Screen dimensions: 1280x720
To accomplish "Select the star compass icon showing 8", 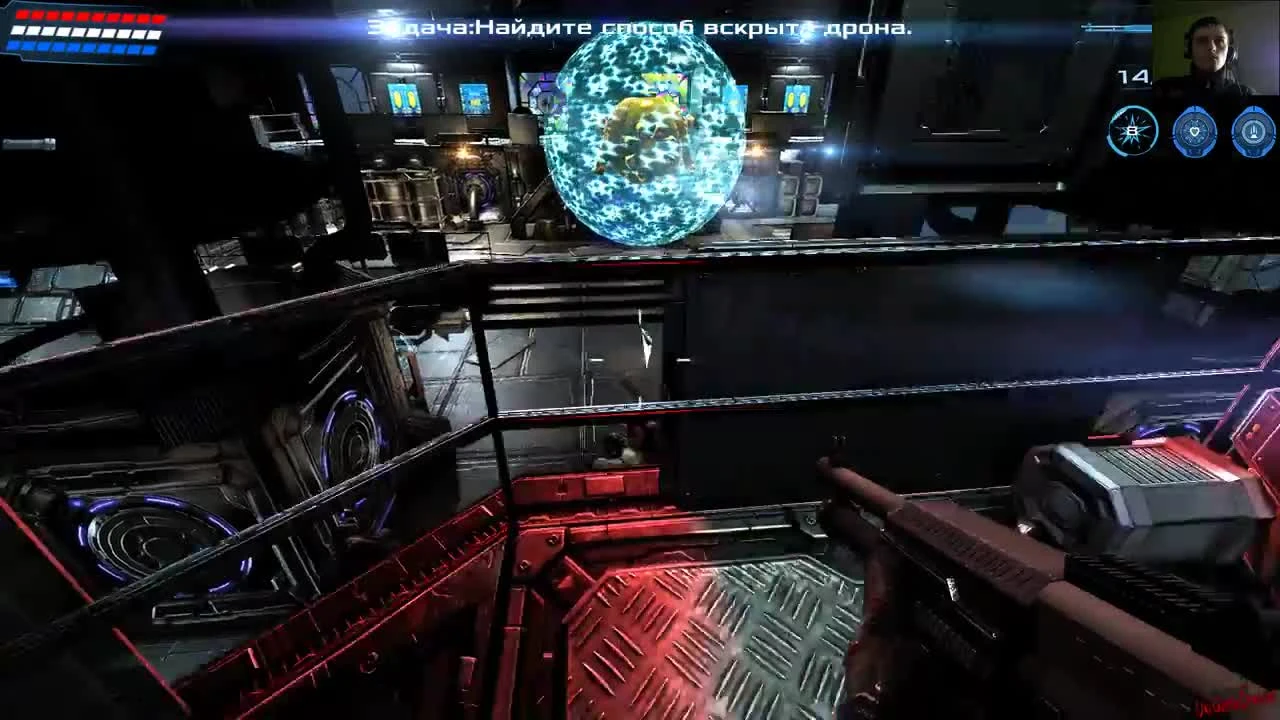I will tap(1131, 131).
